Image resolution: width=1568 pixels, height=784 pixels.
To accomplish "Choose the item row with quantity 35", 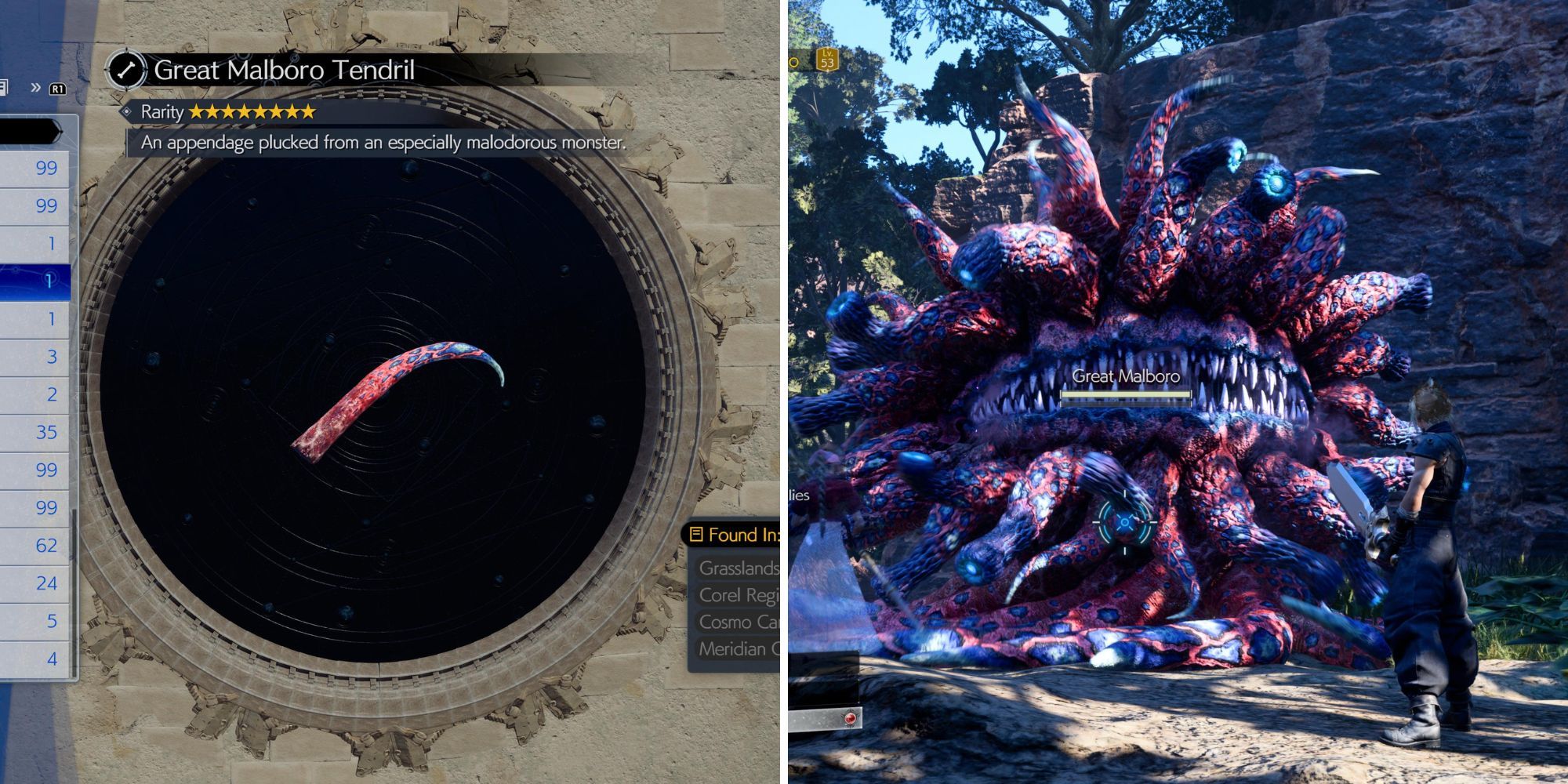I will point(35,432).
